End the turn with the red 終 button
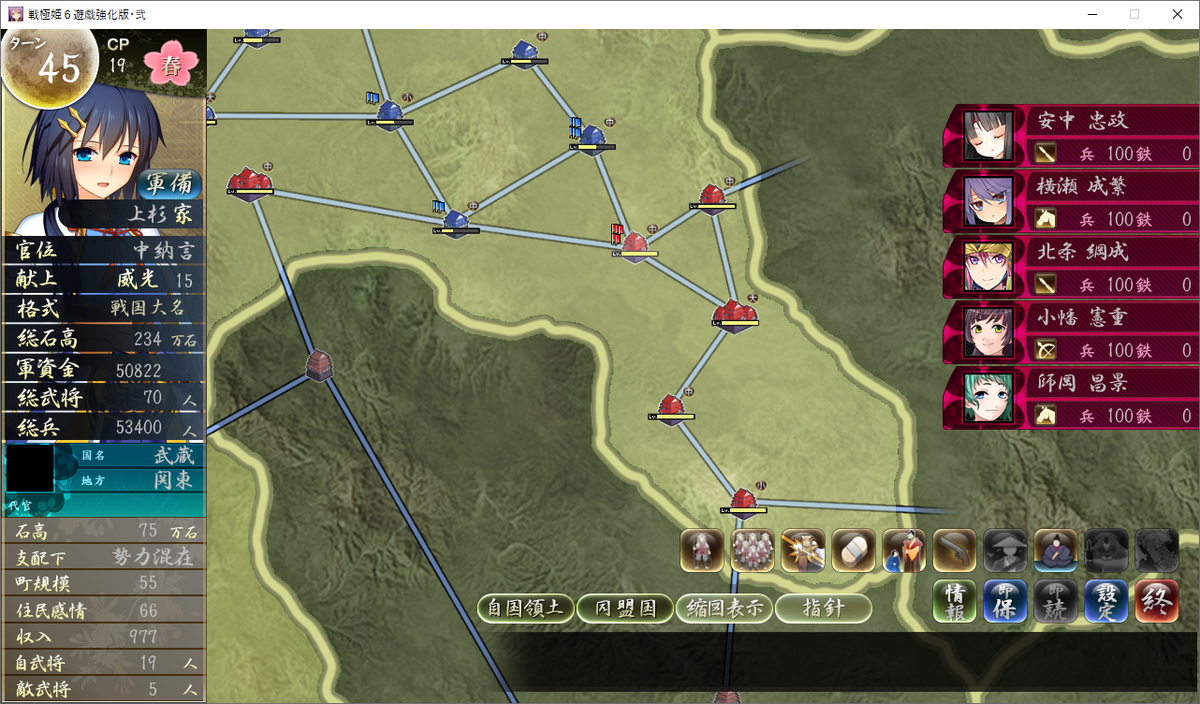1200x704 pixels. click(x=1157, y=601)
